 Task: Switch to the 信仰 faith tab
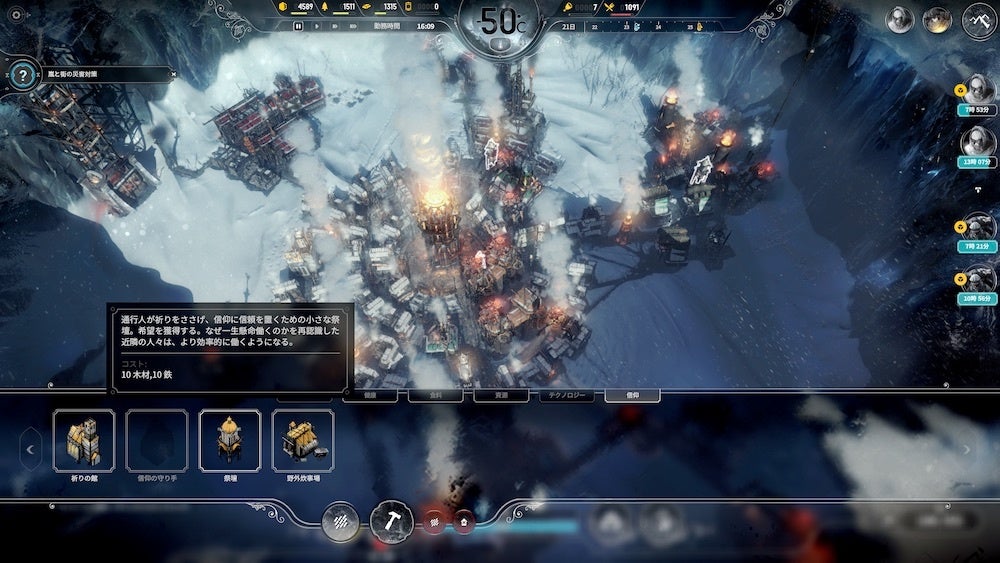(x=631, y=395)
